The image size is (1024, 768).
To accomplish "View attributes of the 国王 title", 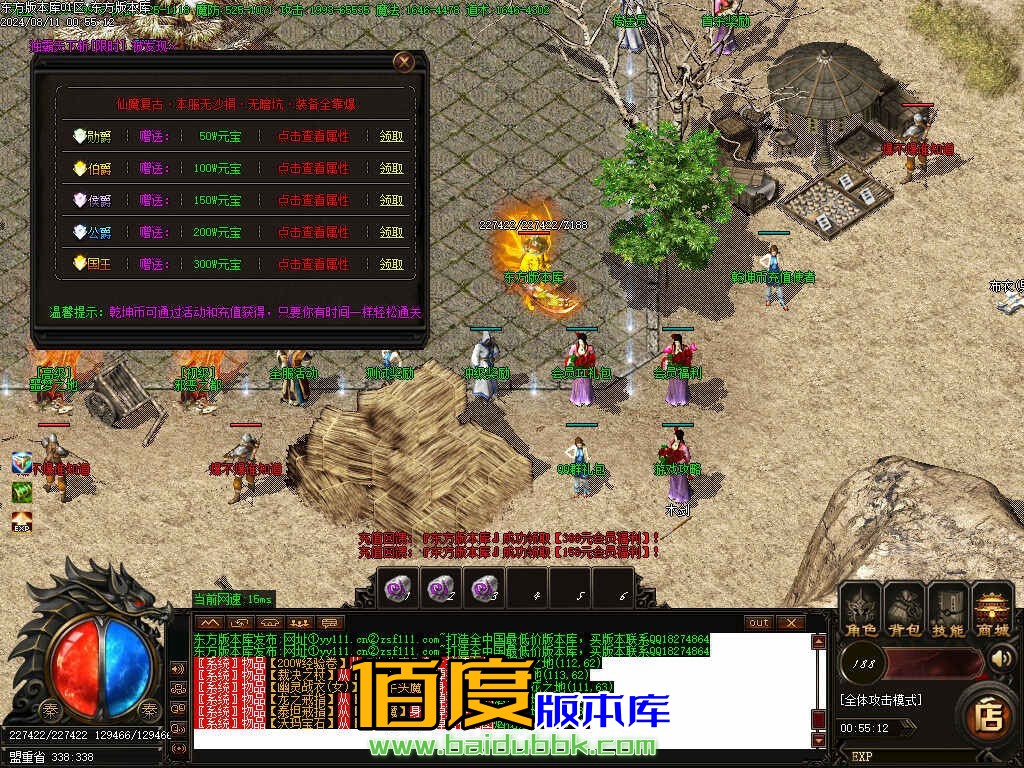I will [x=313, y=264].
